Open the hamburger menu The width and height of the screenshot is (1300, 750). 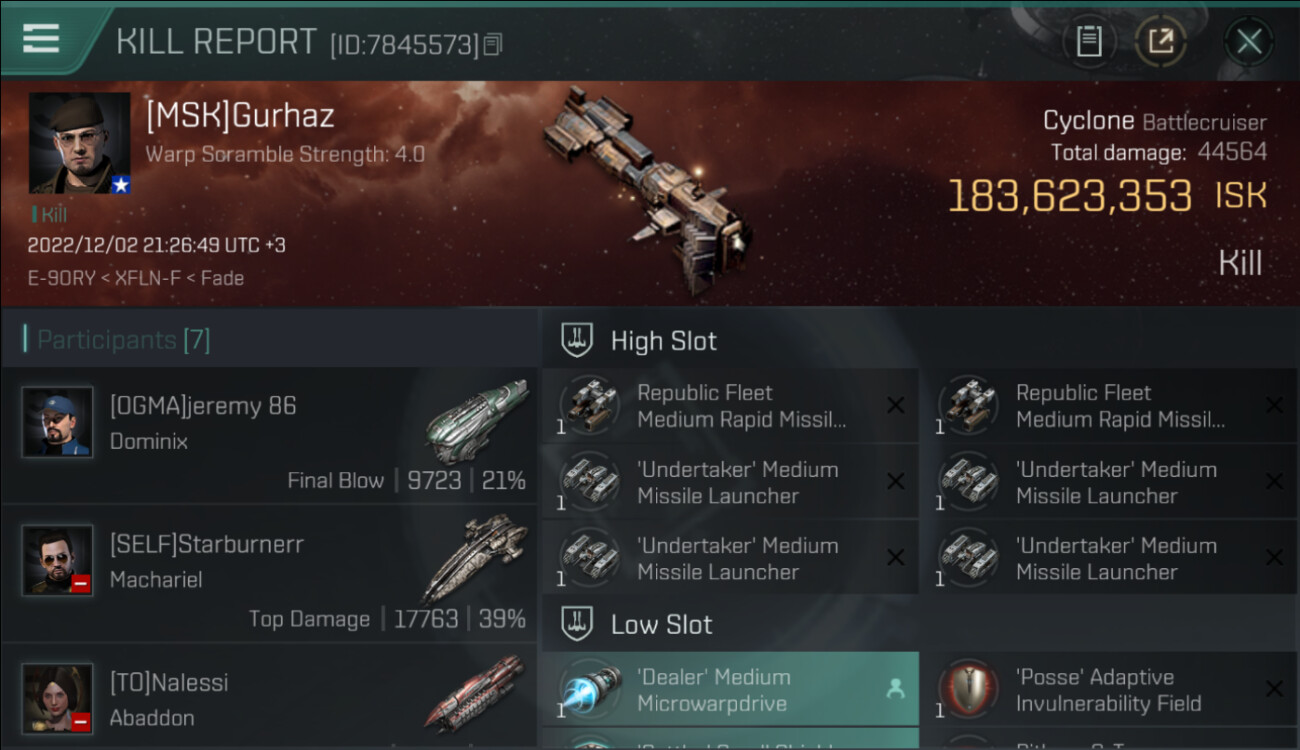(40, 39)
